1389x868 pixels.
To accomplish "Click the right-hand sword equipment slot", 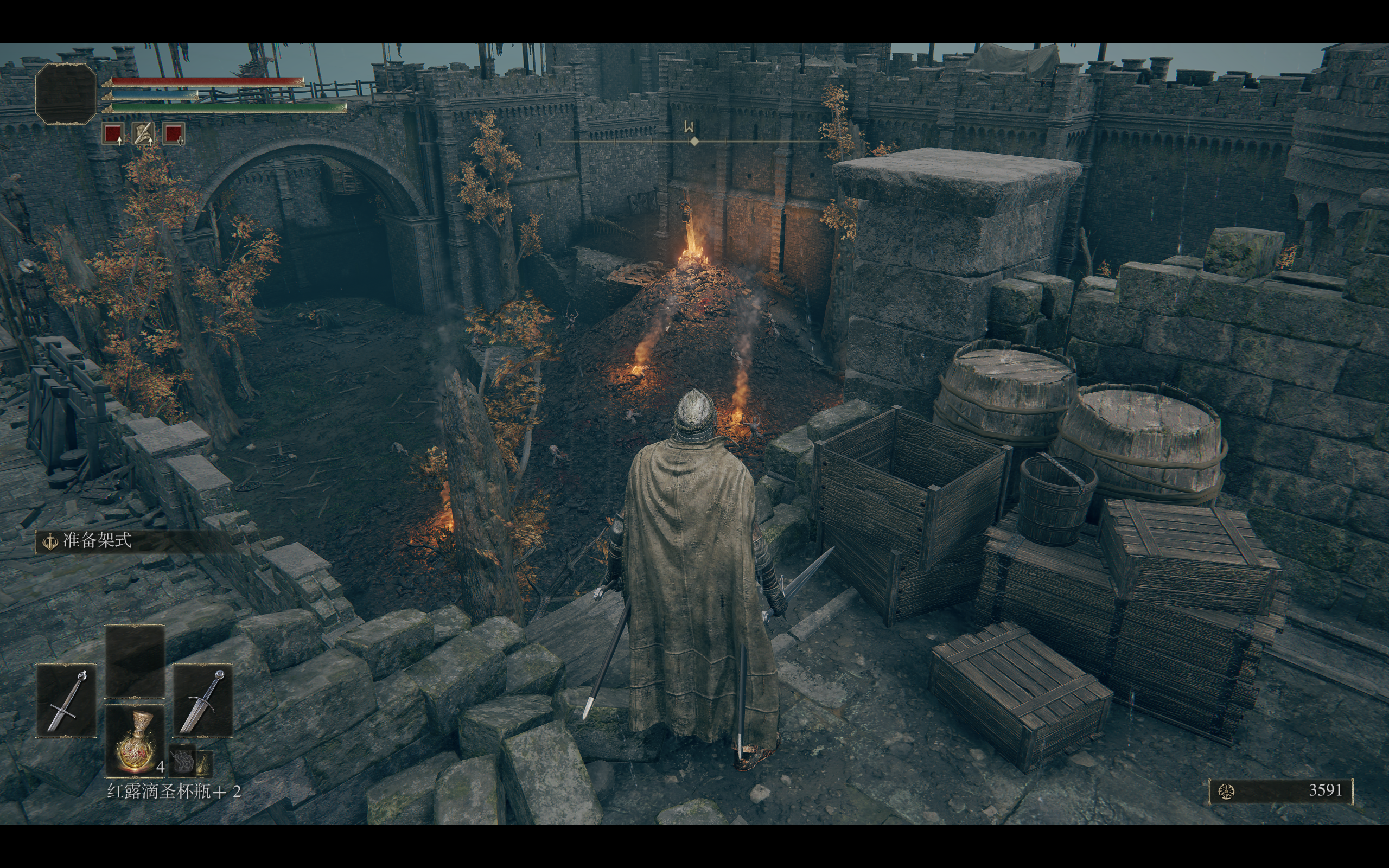I will [x=203, y=700].
